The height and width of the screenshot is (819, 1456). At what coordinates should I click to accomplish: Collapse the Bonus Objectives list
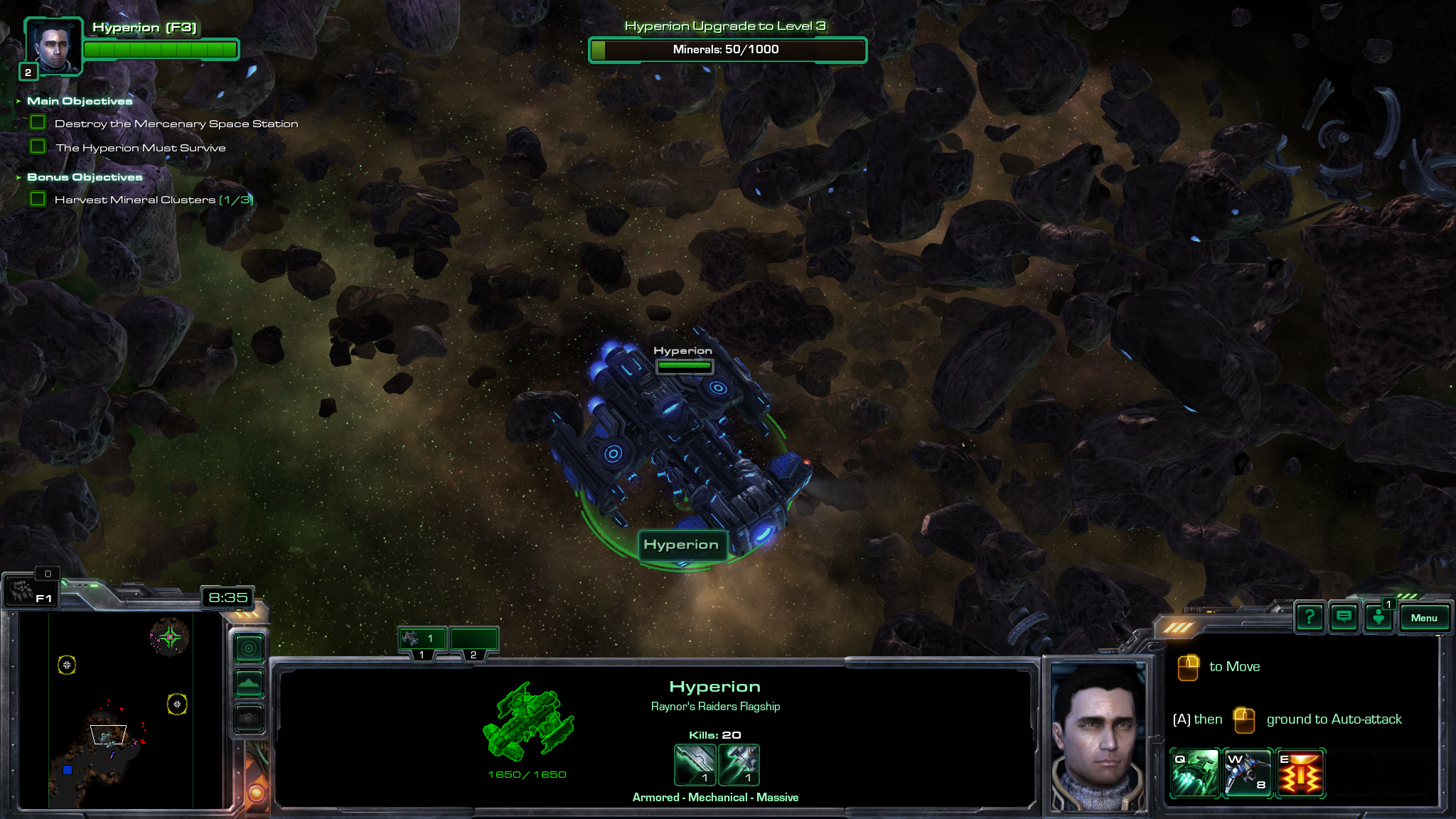[x=18, y=177]
